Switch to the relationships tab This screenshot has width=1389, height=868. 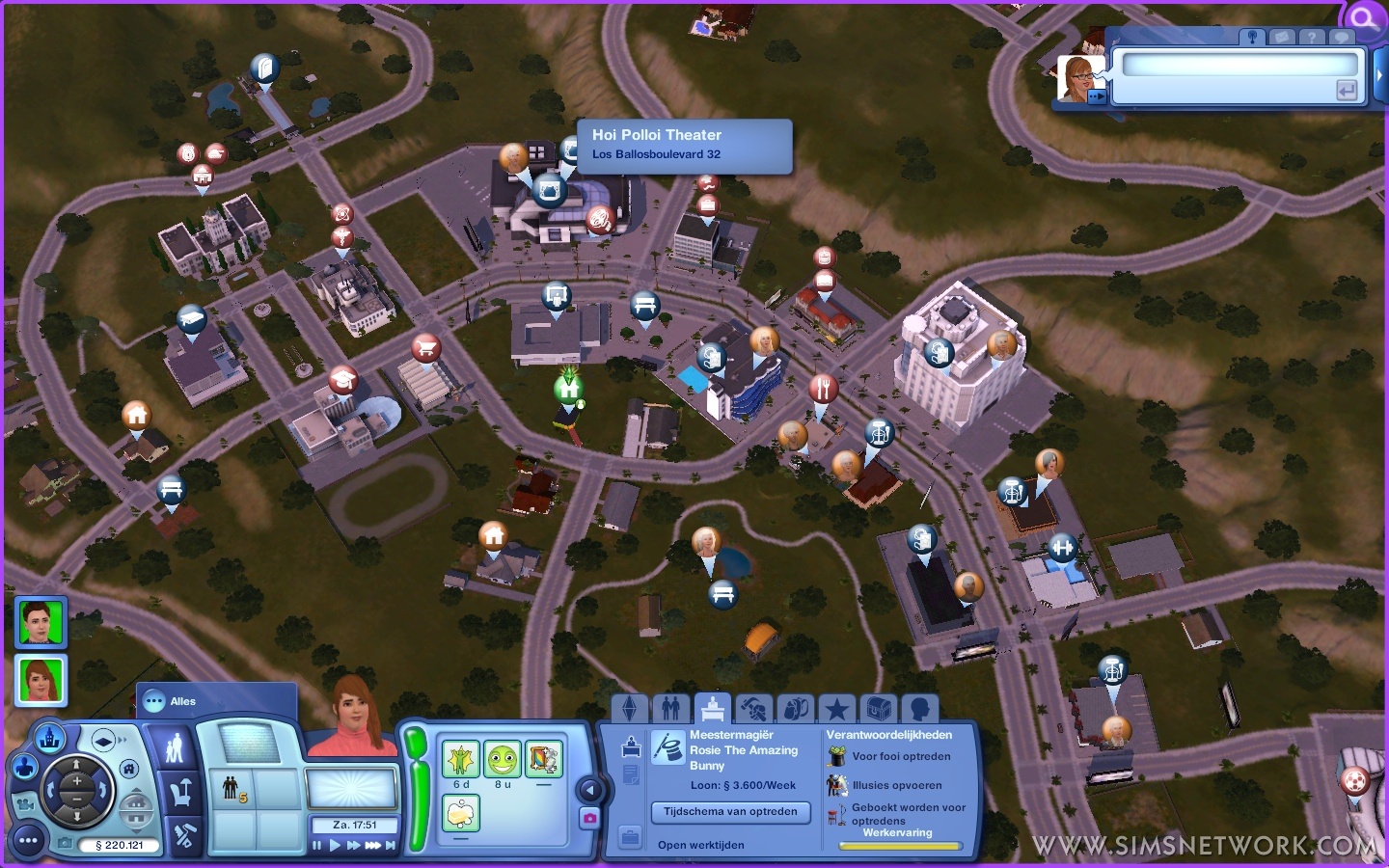coord(670,710)
